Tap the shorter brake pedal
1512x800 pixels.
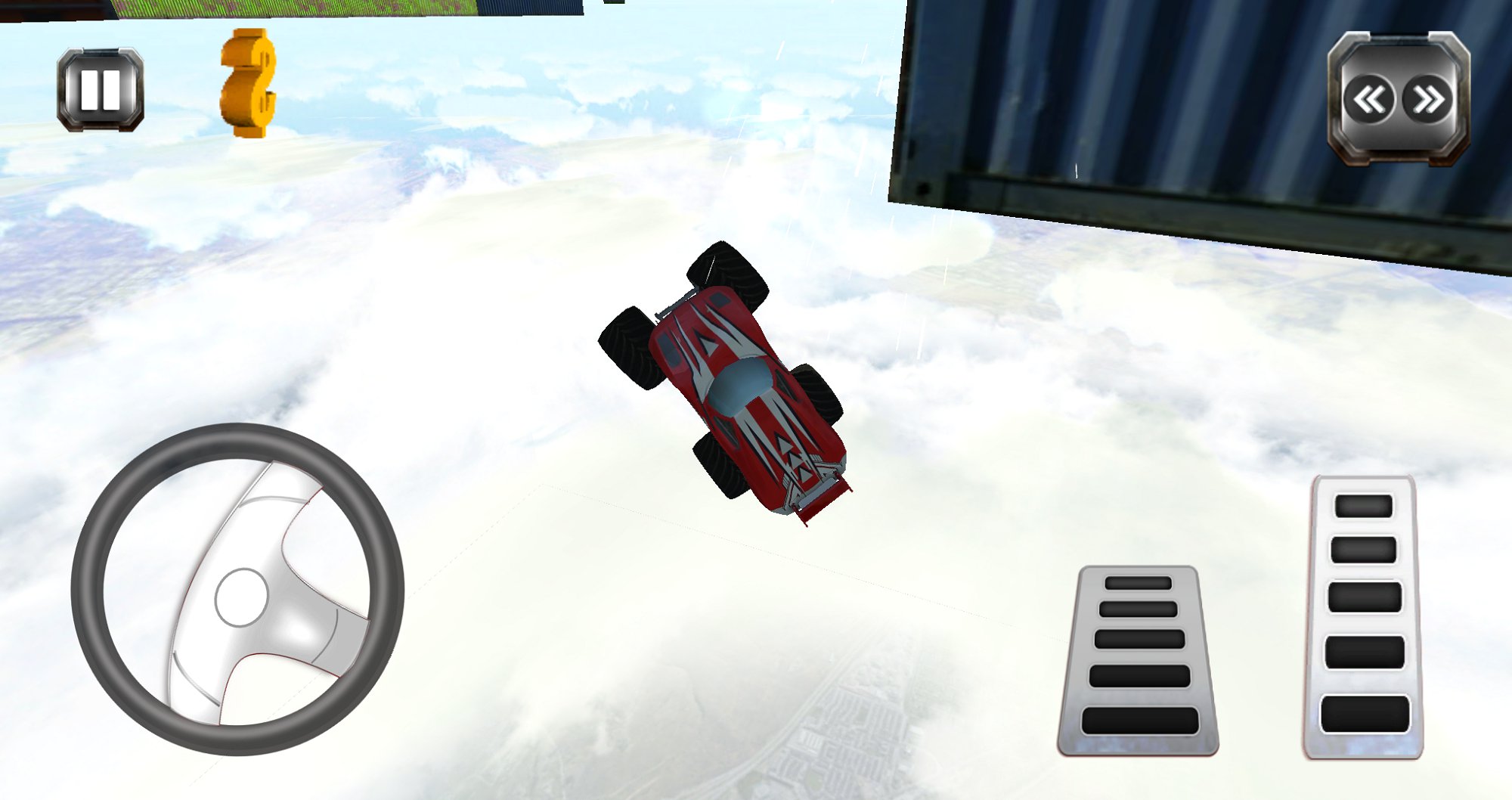coord(1139,660)
